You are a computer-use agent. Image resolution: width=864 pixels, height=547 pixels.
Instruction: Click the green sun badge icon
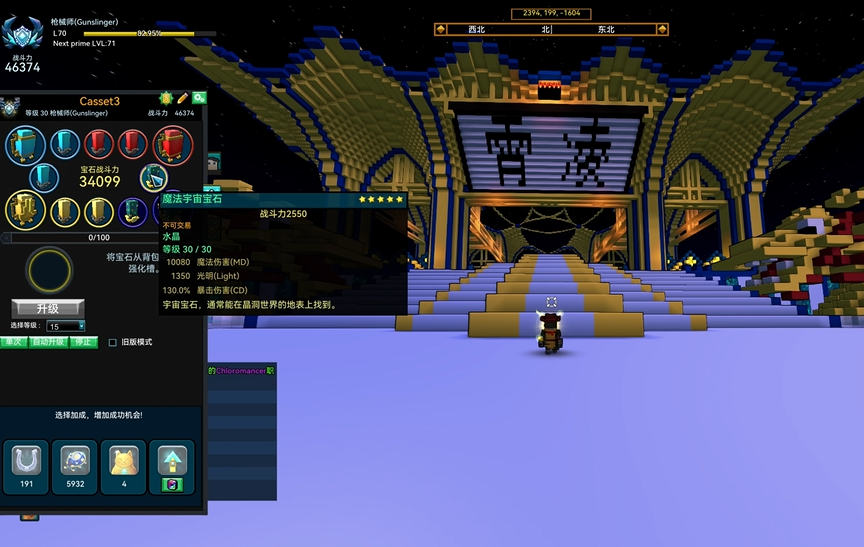tap(166, 98)
